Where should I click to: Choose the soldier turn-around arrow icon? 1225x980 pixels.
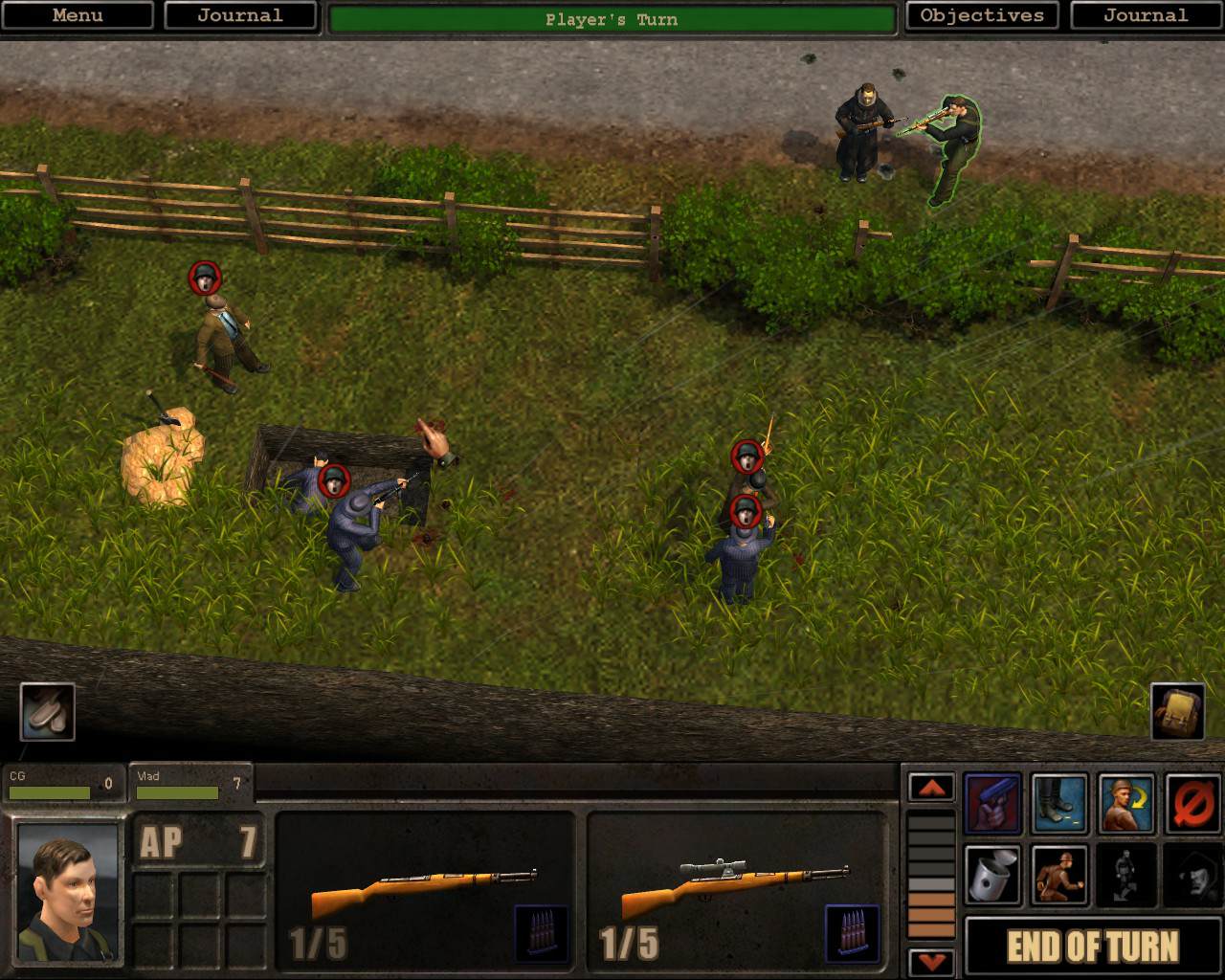click(x=1126, y=804)
